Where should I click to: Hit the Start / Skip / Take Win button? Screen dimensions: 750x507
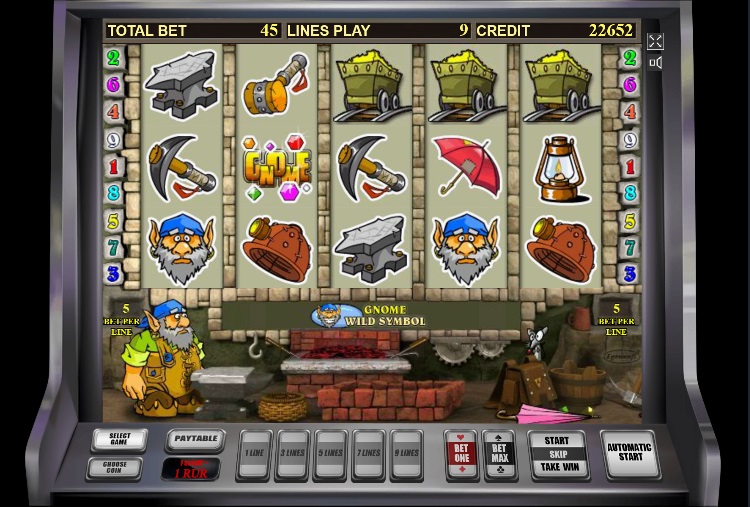[557, 454]
